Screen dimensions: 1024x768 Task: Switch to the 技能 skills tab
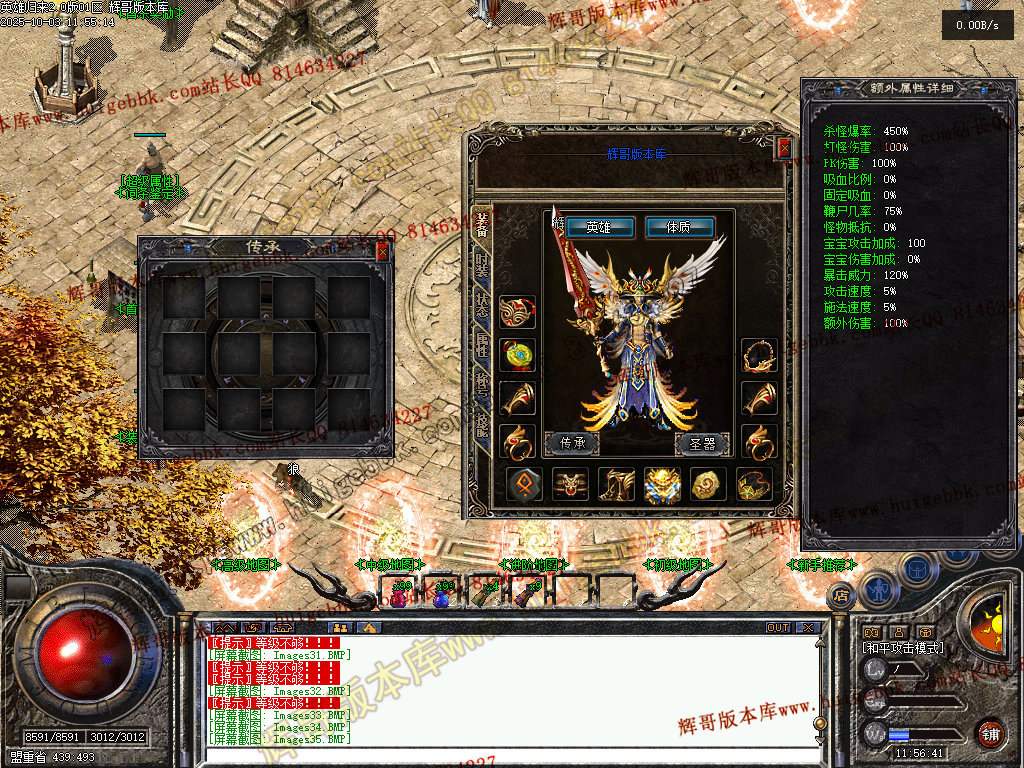click(483, 420)
